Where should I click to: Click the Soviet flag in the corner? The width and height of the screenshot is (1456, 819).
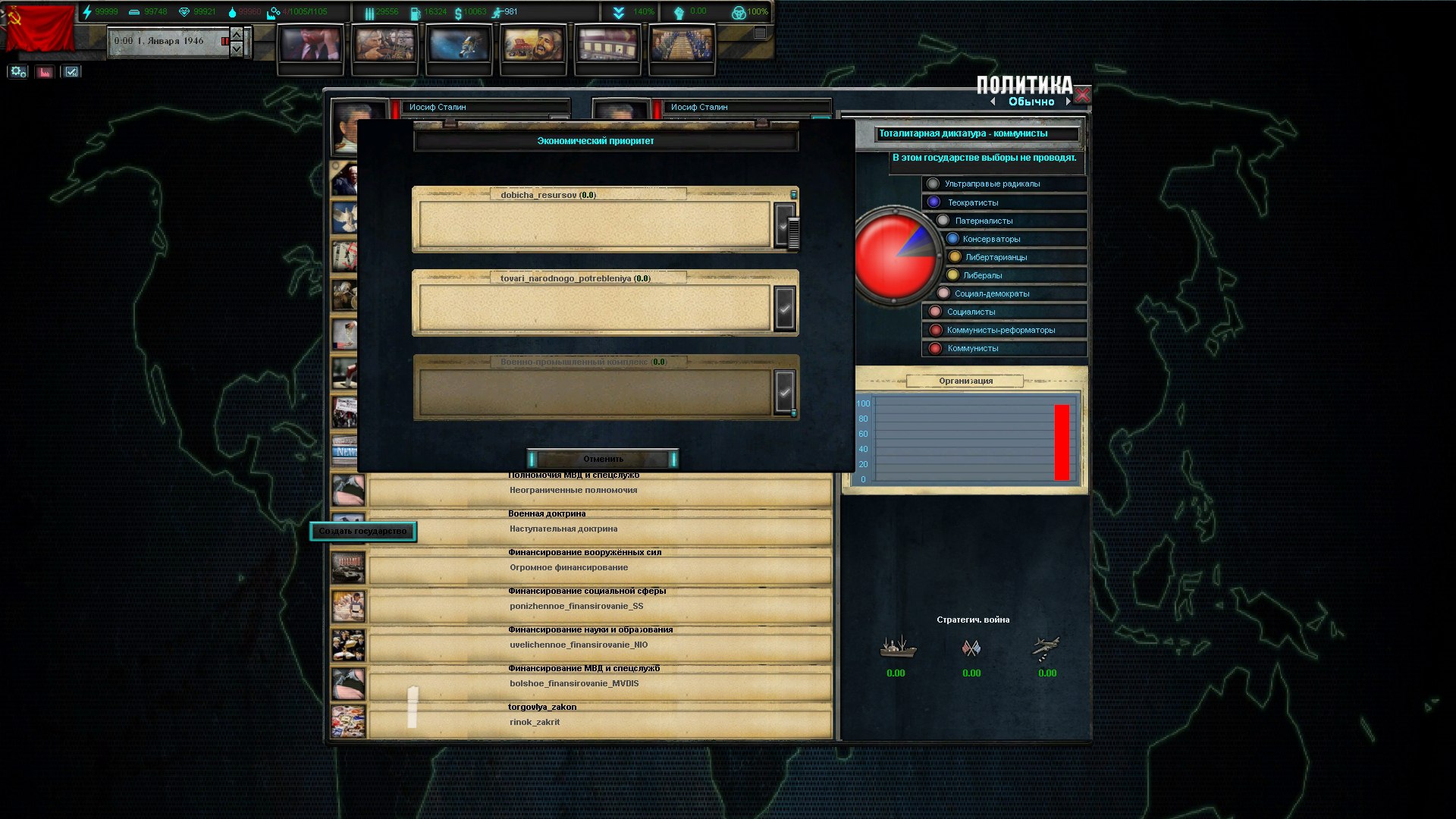39,29
